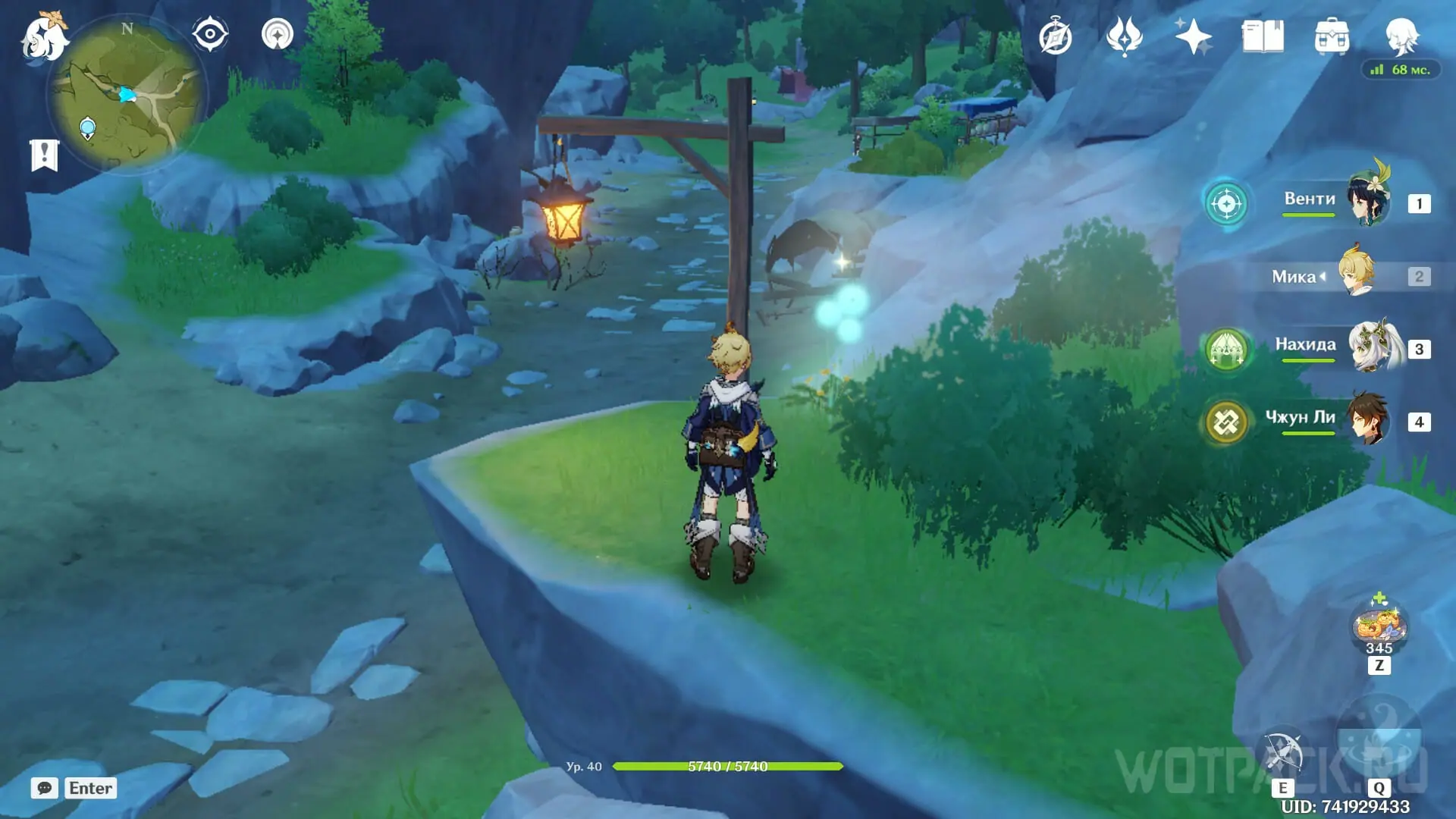Use the food quick-item with 345 count

point(1379,626)
